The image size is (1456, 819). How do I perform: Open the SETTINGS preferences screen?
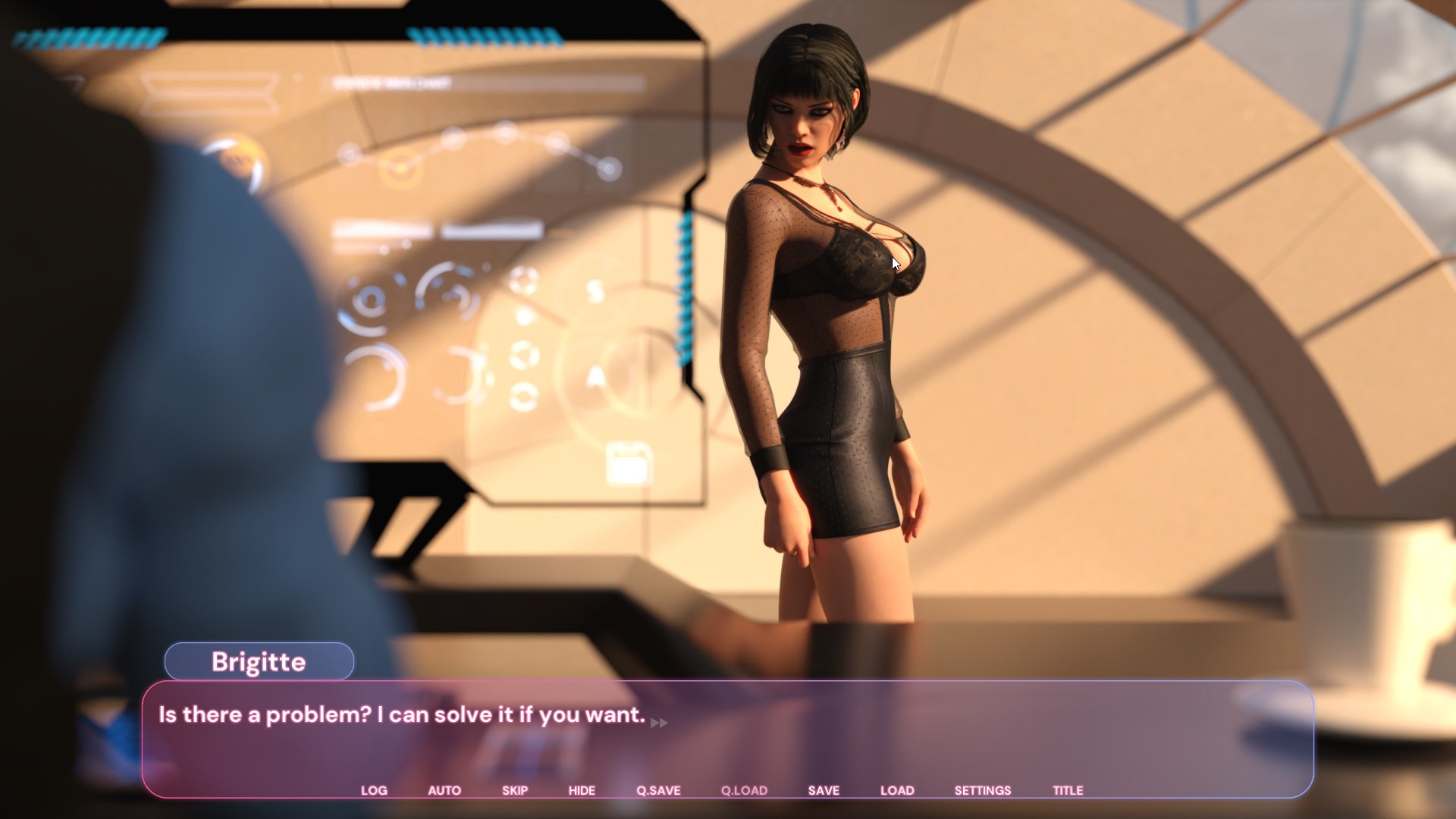click(983, 790)
